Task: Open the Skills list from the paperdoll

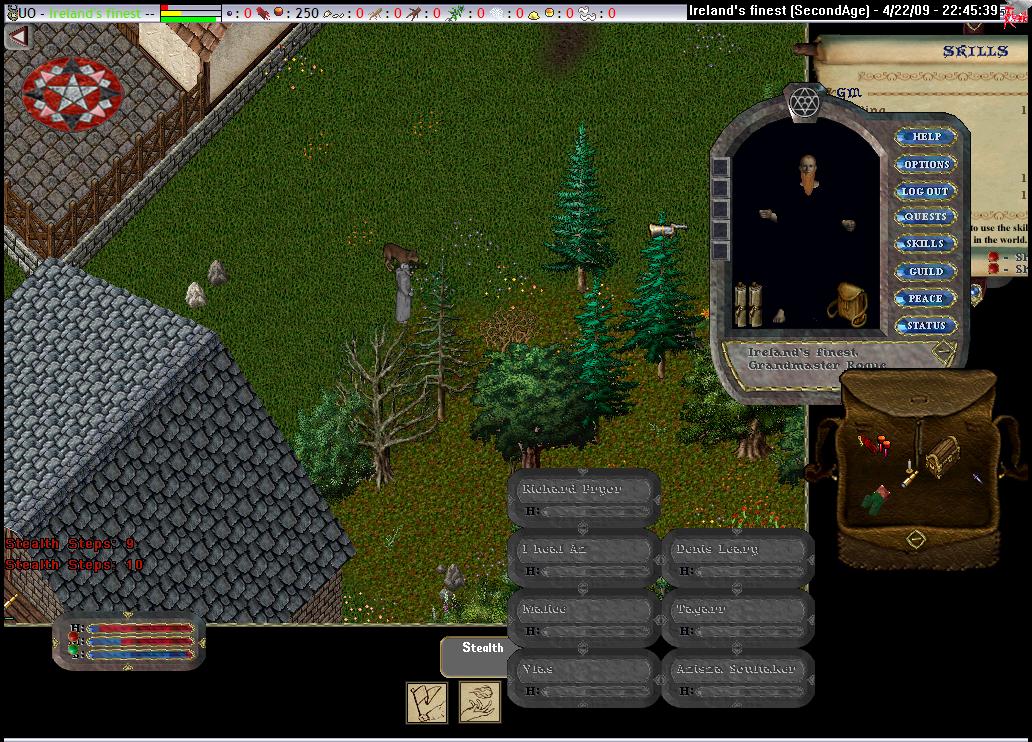Action: point(925,244)
